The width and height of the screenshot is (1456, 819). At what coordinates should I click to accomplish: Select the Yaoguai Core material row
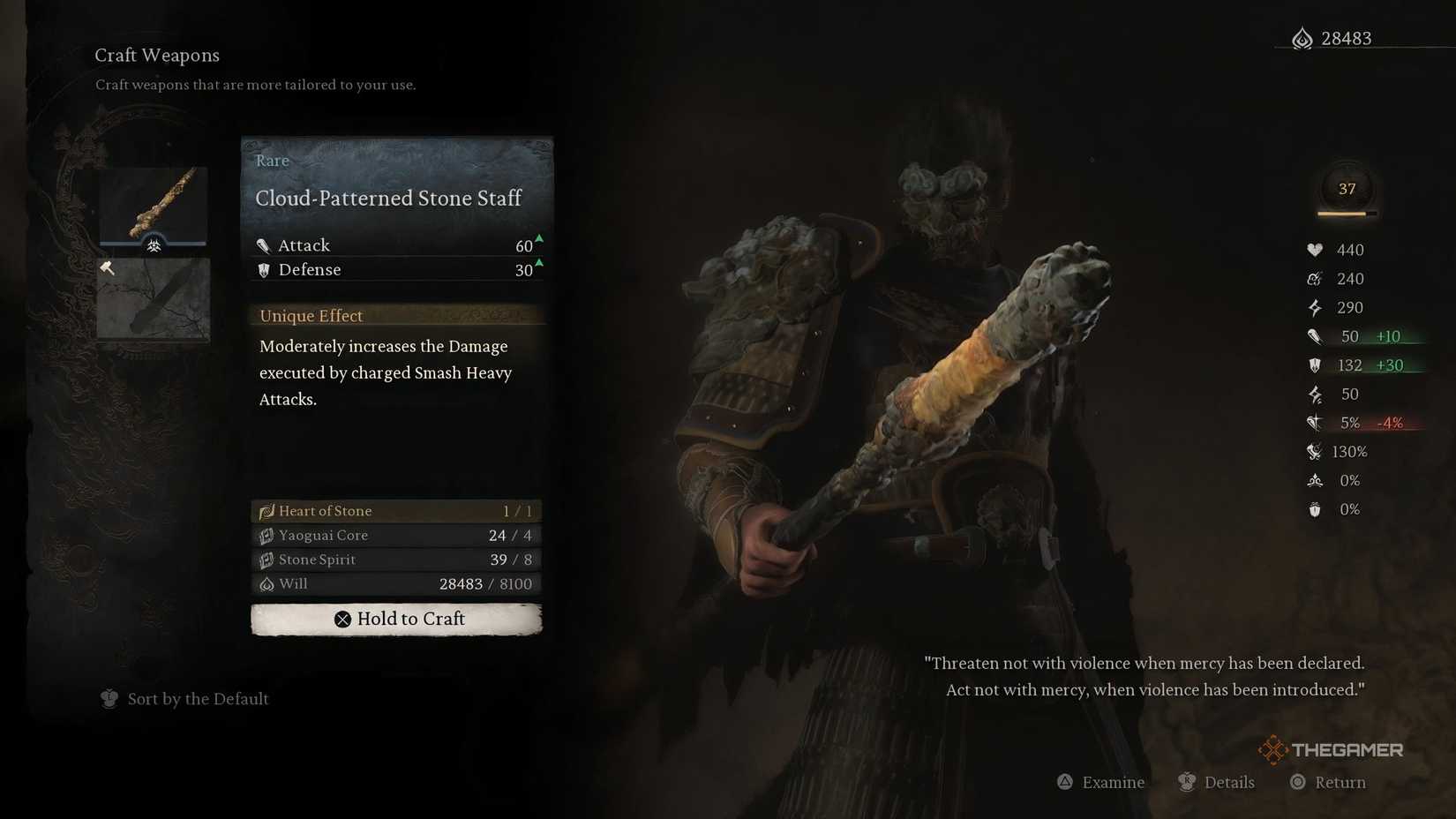pyautogui.click(x=396, y=536)
